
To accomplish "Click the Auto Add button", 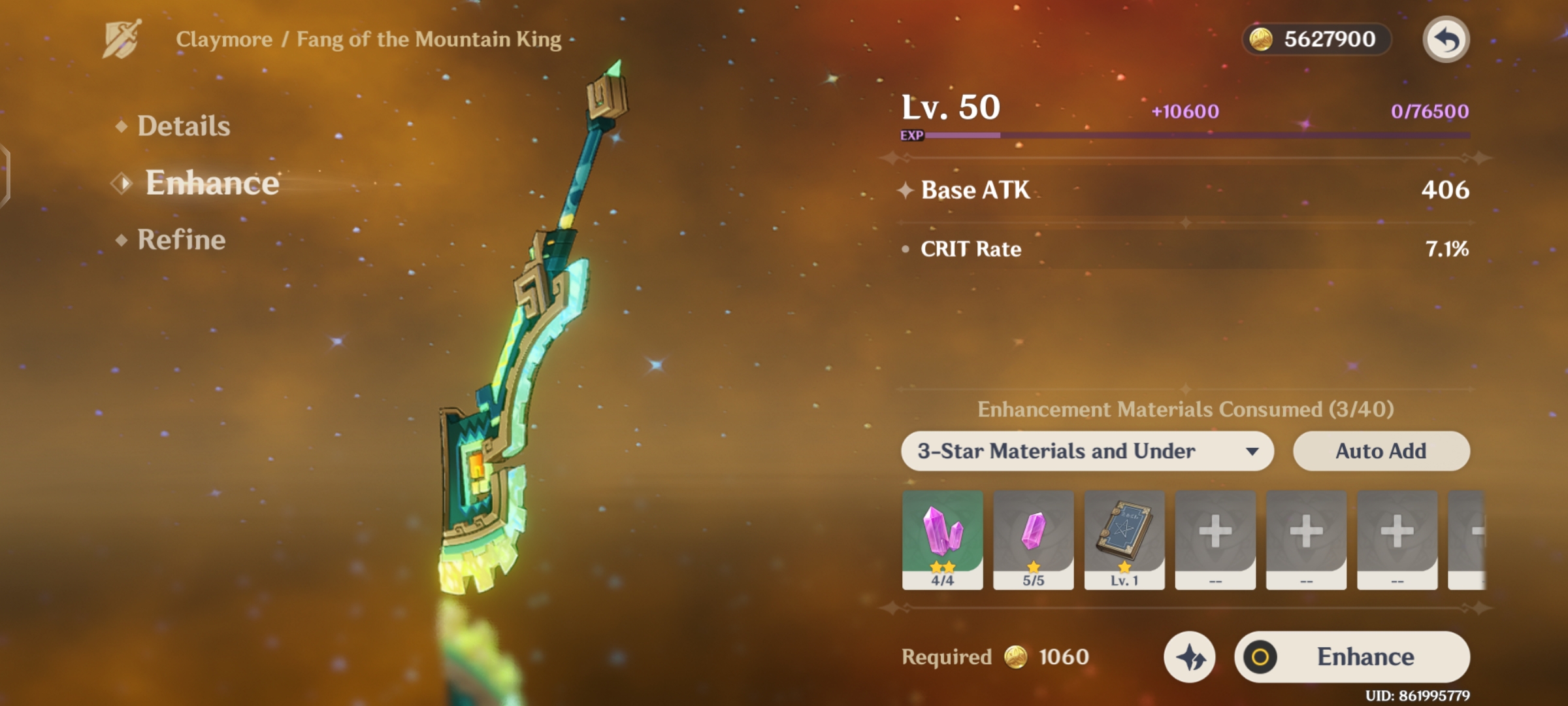I will coord(1381,451).
